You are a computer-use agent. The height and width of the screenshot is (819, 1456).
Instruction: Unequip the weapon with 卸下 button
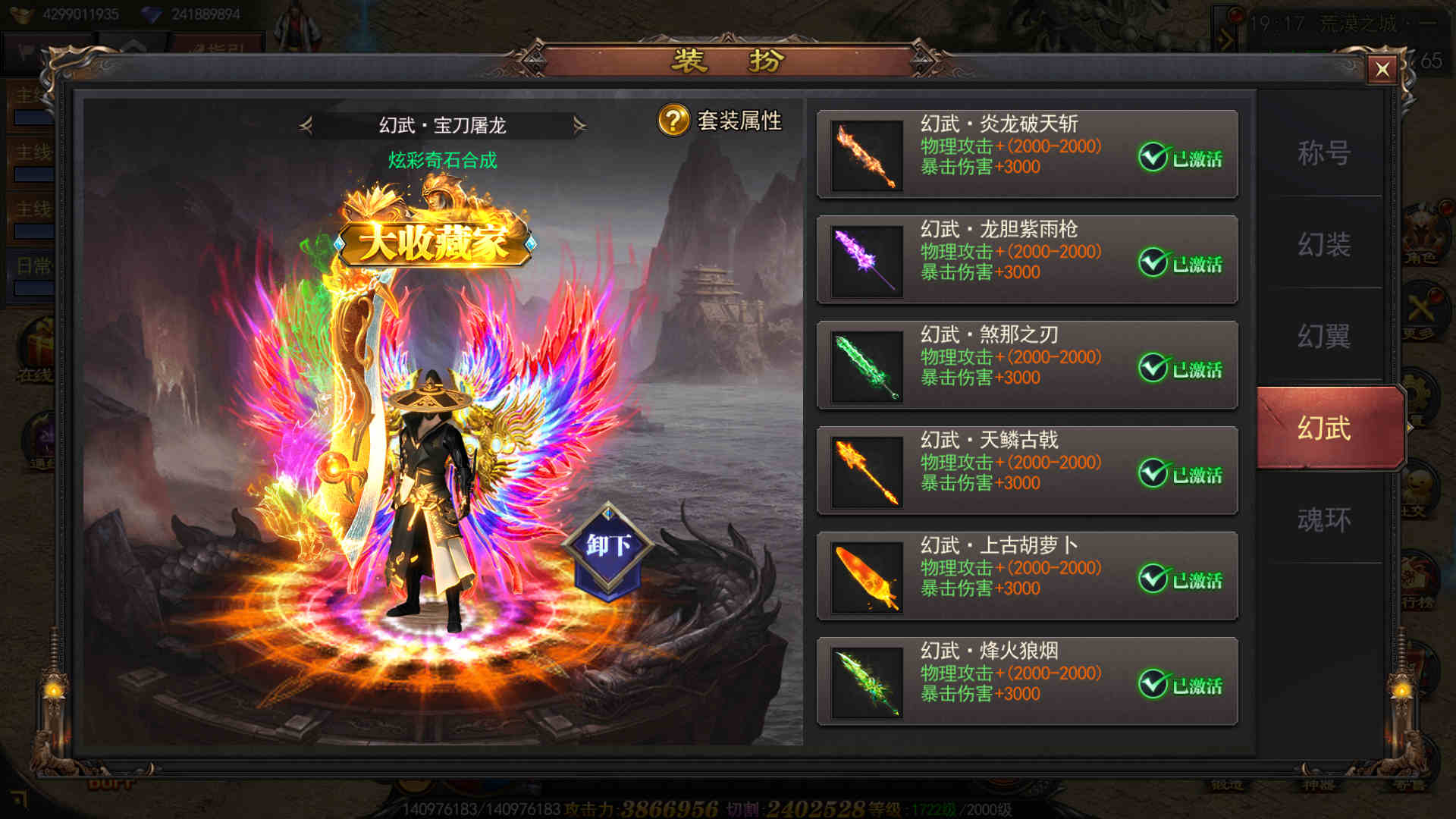(x=608, y=546)
